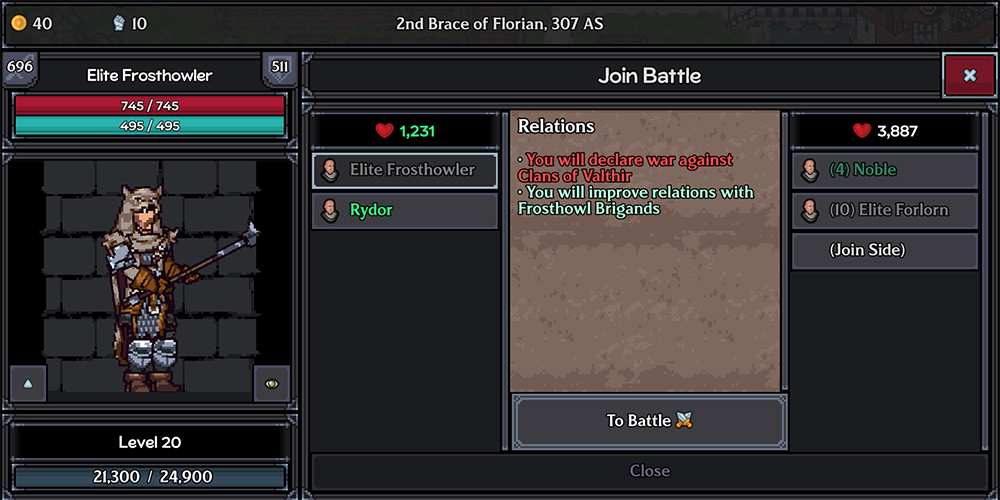
Task: Click the up-arrow button on portrait panel
Action: 28,383
